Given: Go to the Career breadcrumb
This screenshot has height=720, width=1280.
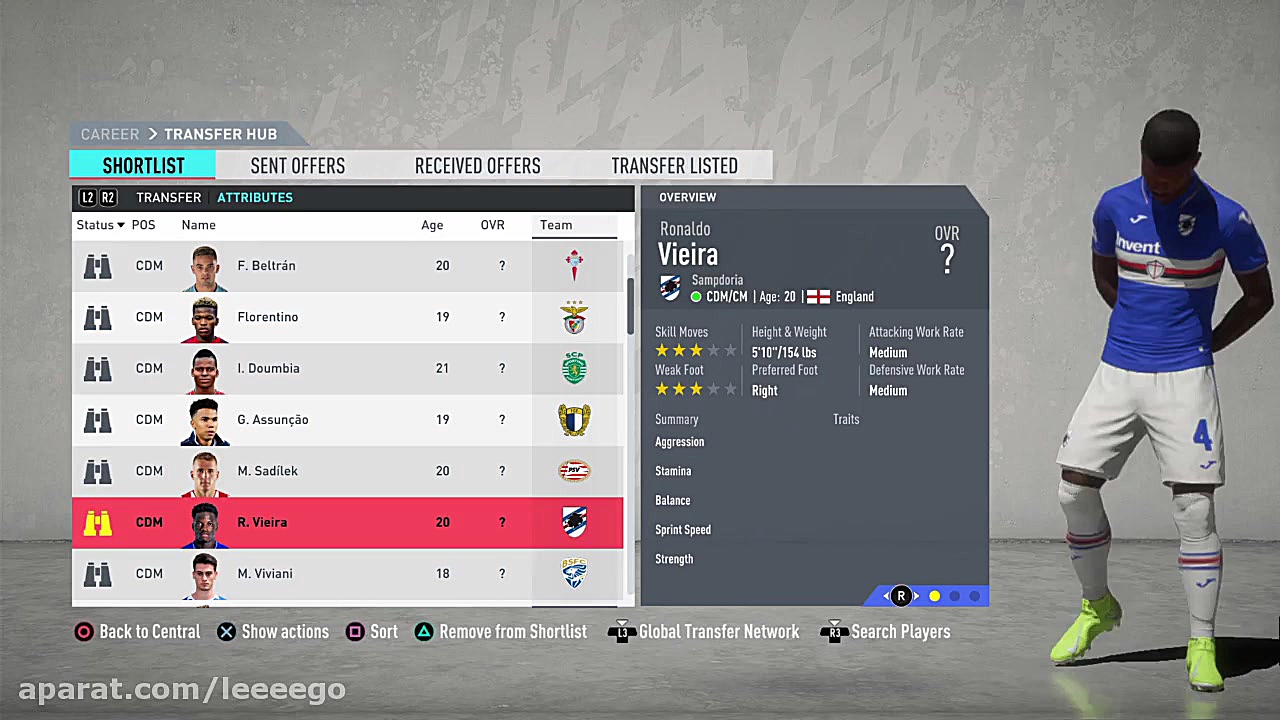Looking at the screenshot, I should (x=110, y=134).
